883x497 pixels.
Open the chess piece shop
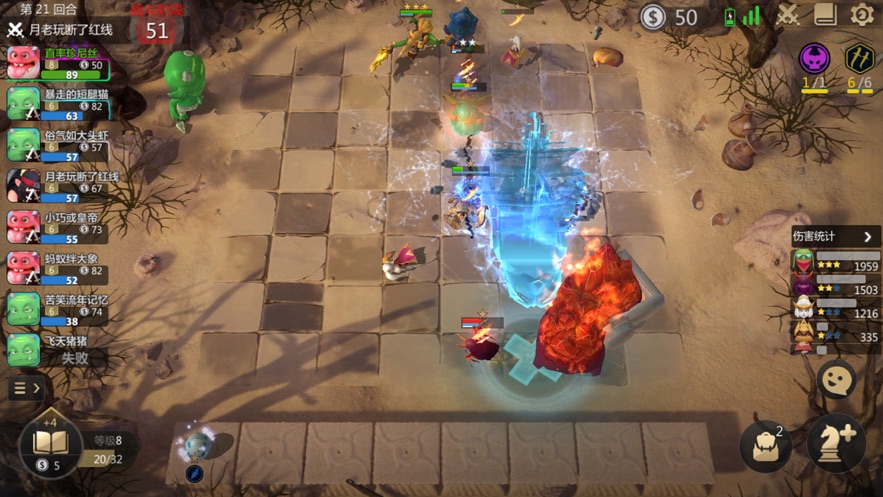(835, 444)
